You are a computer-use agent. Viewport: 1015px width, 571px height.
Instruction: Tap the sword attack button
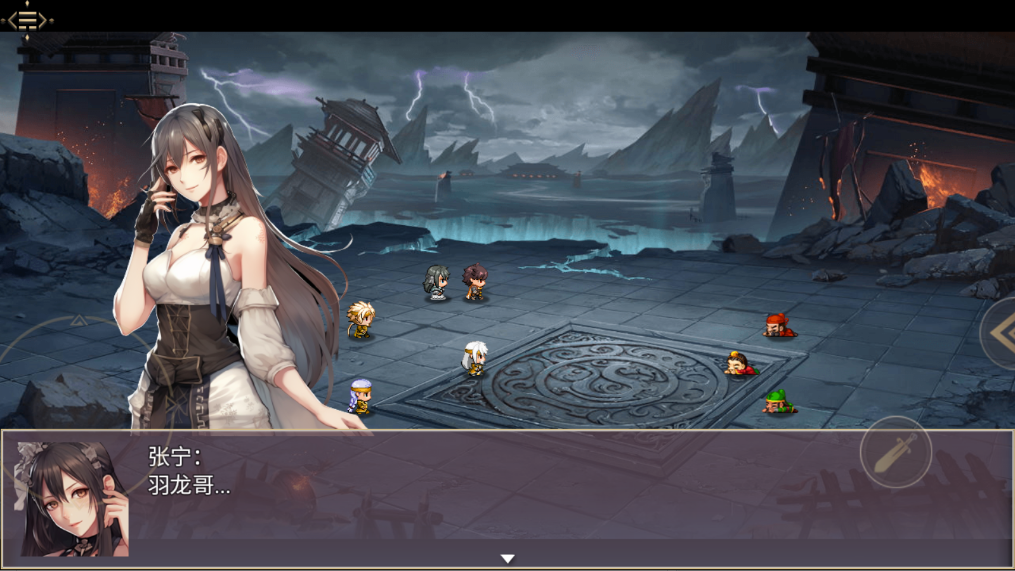click(895, 452)
